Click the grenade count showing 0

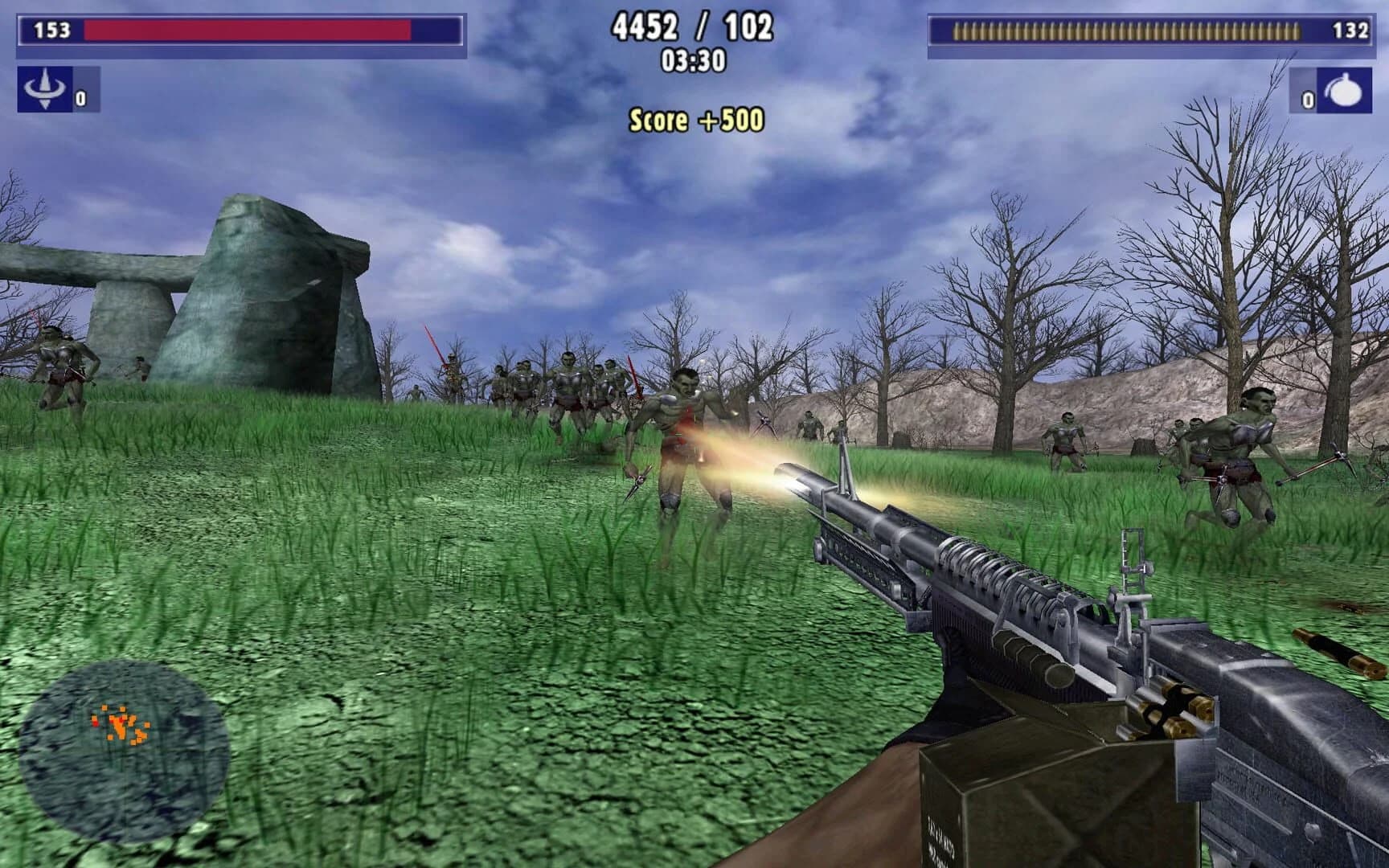click(1308, 101)
